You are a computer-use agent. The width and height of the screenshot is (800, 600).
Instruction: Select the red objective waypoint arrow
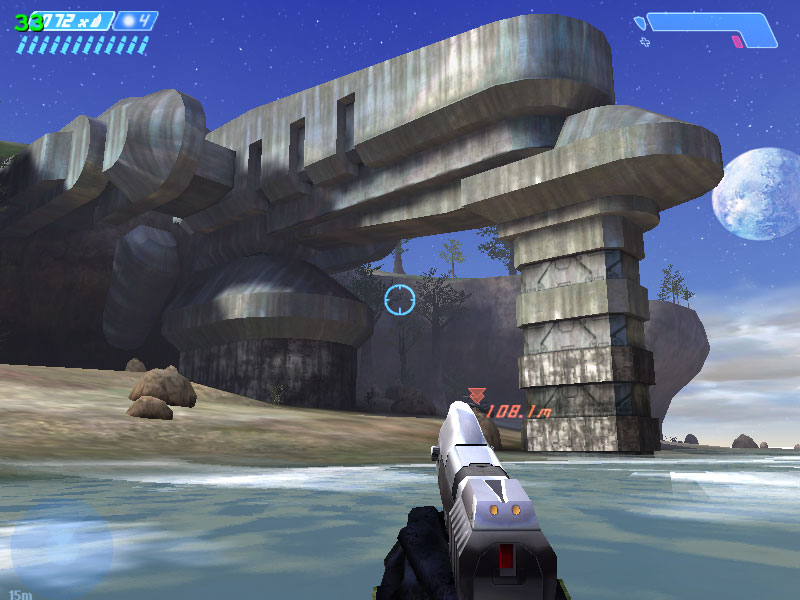(x=477, y=396)
